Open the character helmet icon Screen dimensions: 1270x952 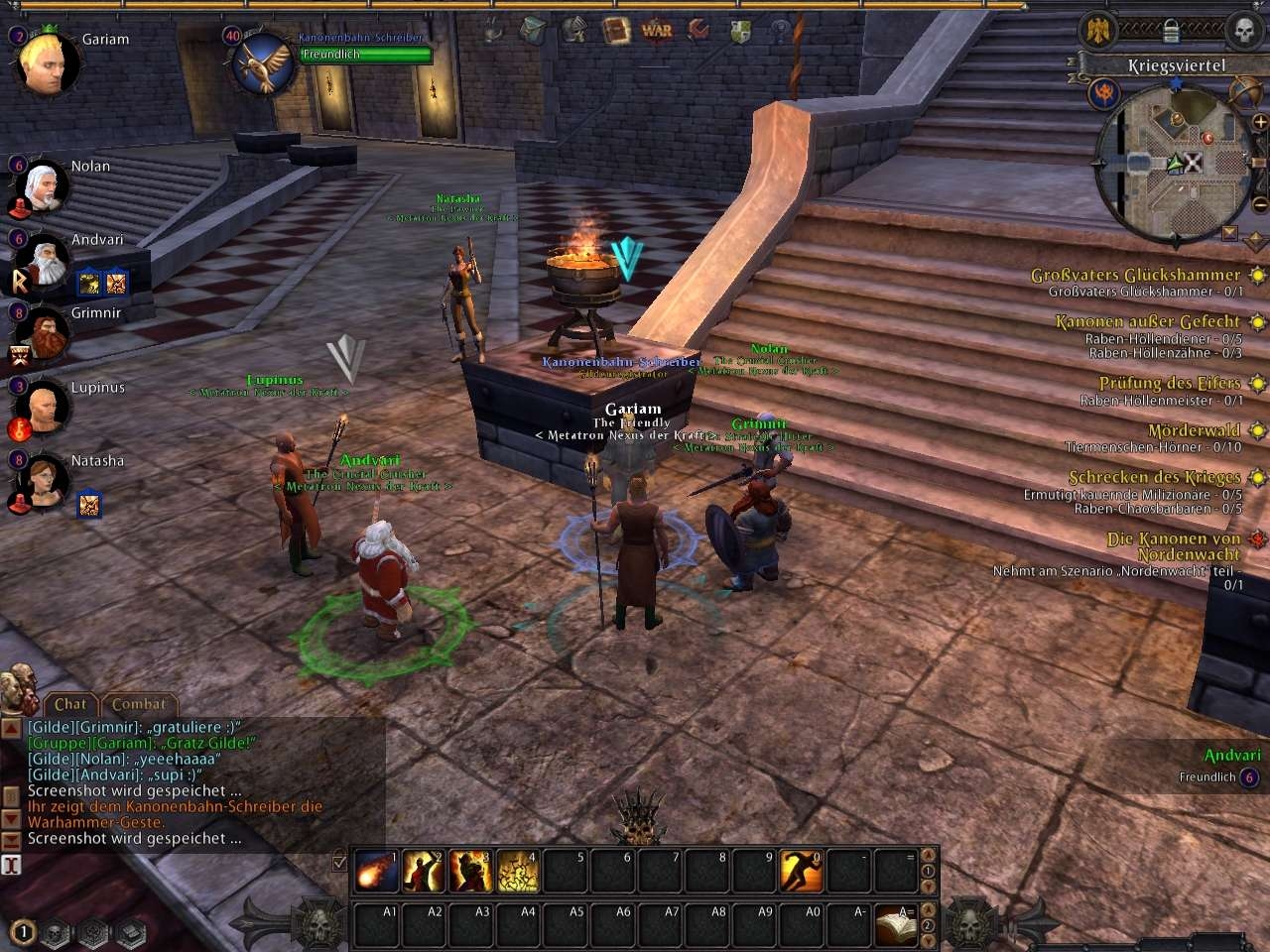(575, 30)
